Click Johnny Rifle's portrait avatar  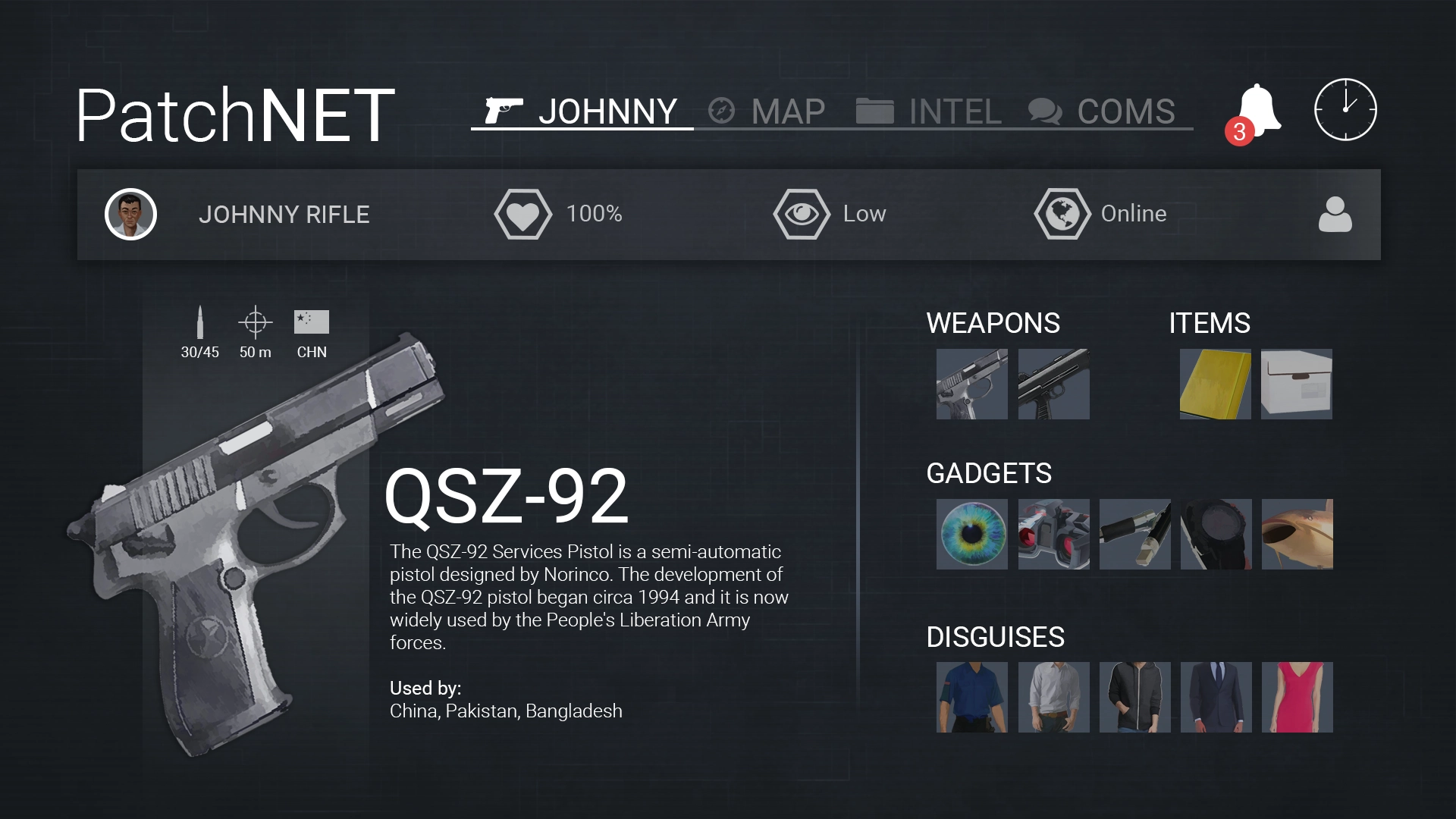[x=130, y=215]
